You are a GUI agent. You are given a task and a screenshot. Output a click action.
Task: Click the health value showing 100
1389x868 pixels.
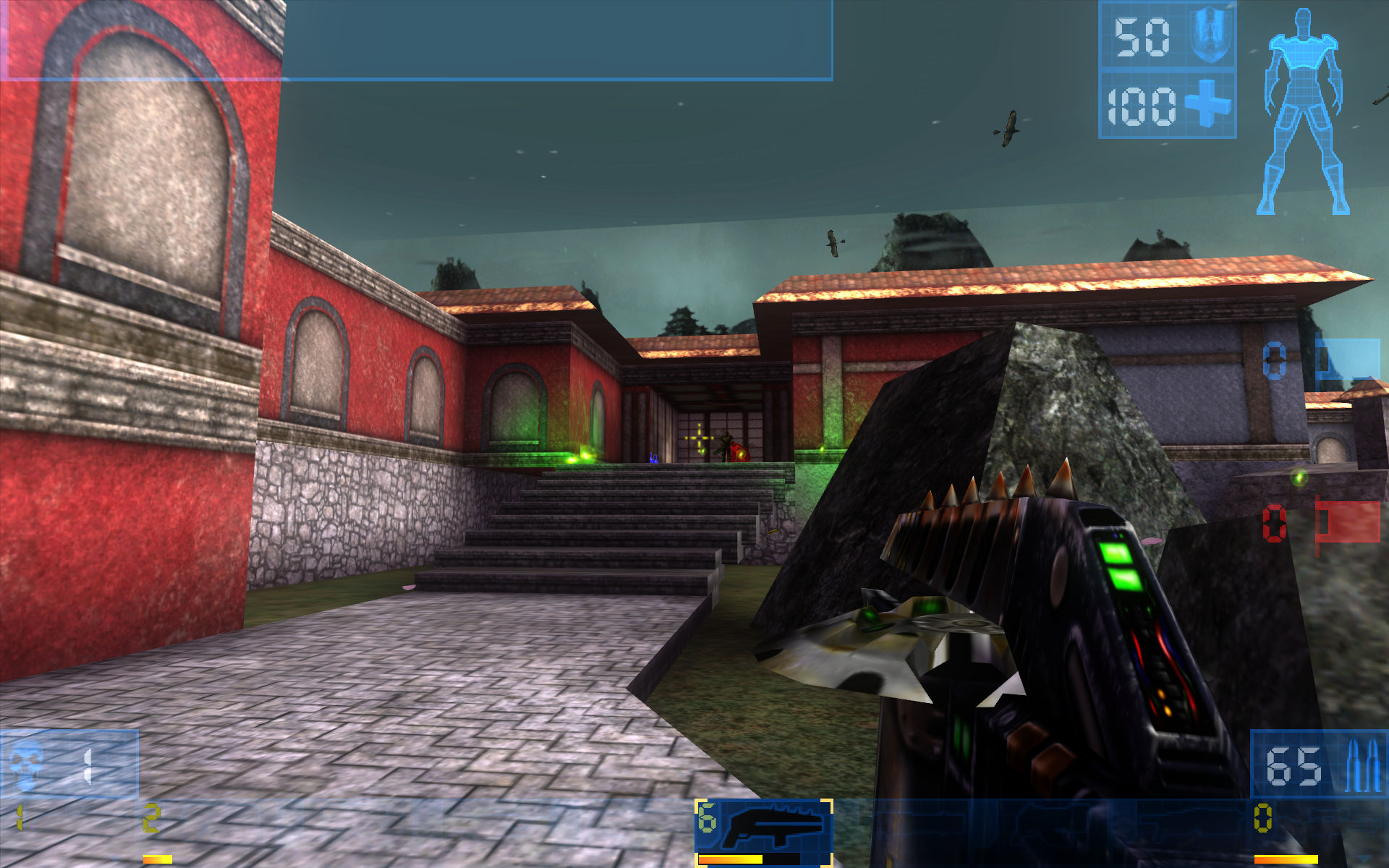[x=1141, y=106]
